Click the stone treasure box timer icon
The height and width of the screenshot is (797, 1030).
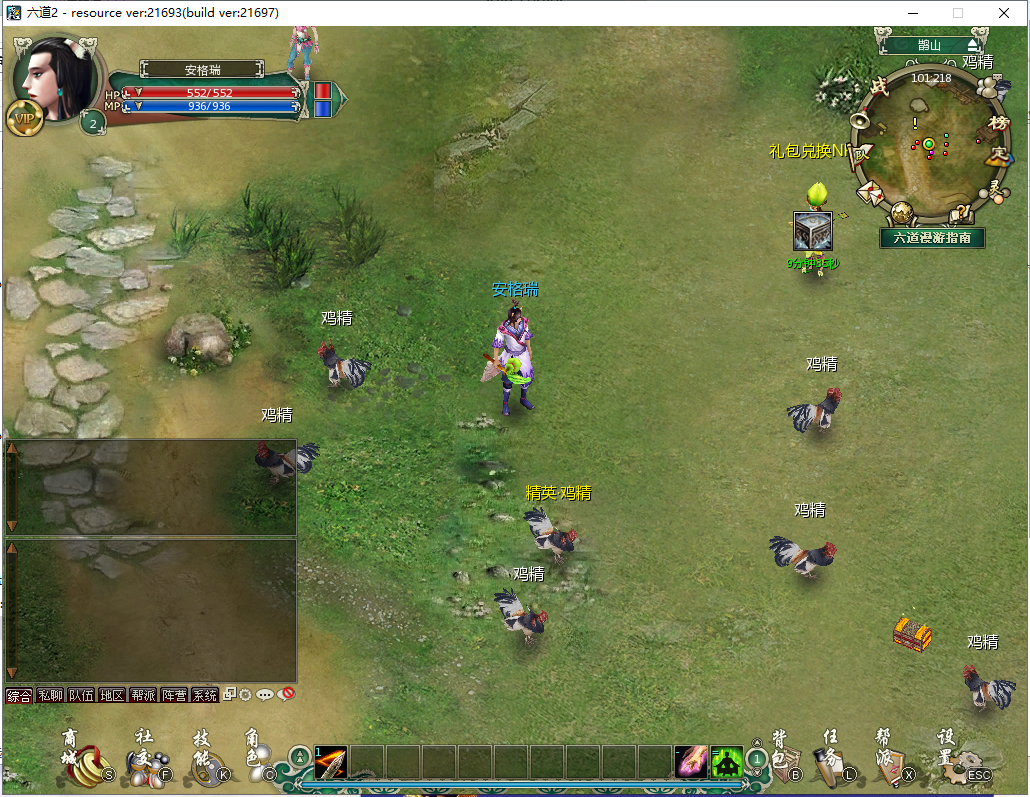(x=812, y=232)
